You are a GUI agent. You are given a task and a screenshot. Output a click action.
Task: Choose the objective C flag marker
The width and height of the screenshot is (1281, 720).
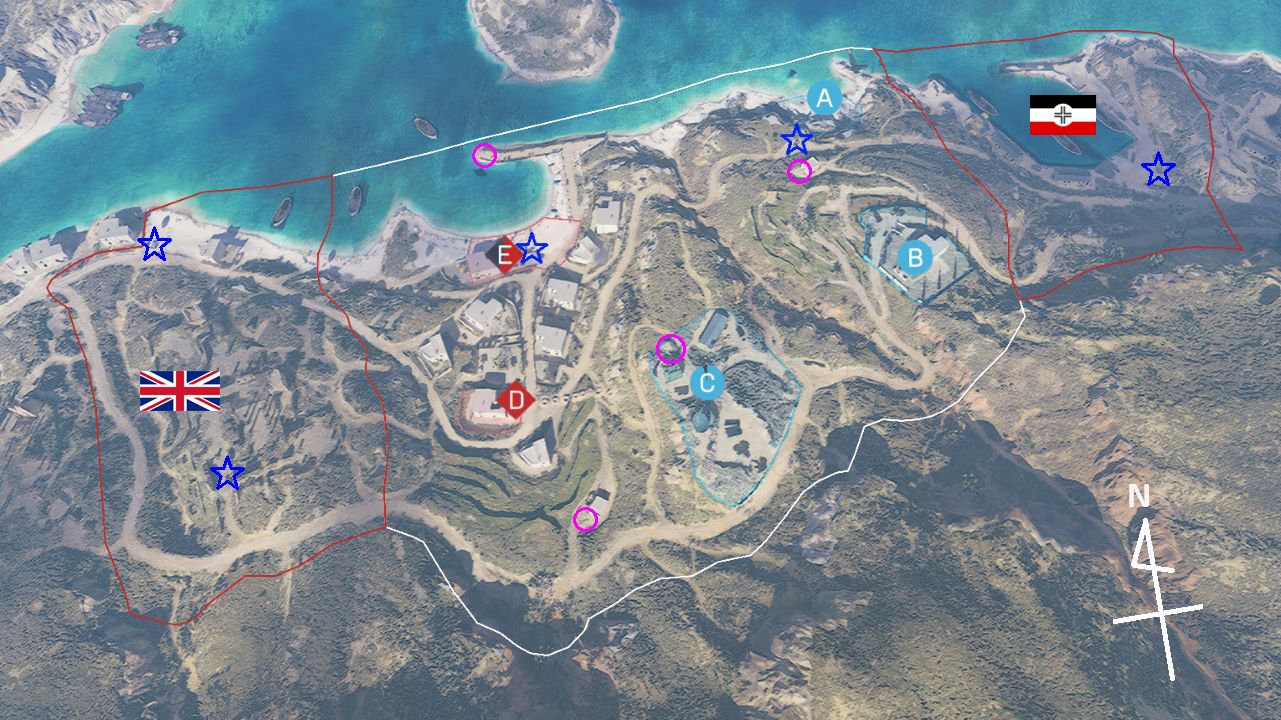pos(707,383)
